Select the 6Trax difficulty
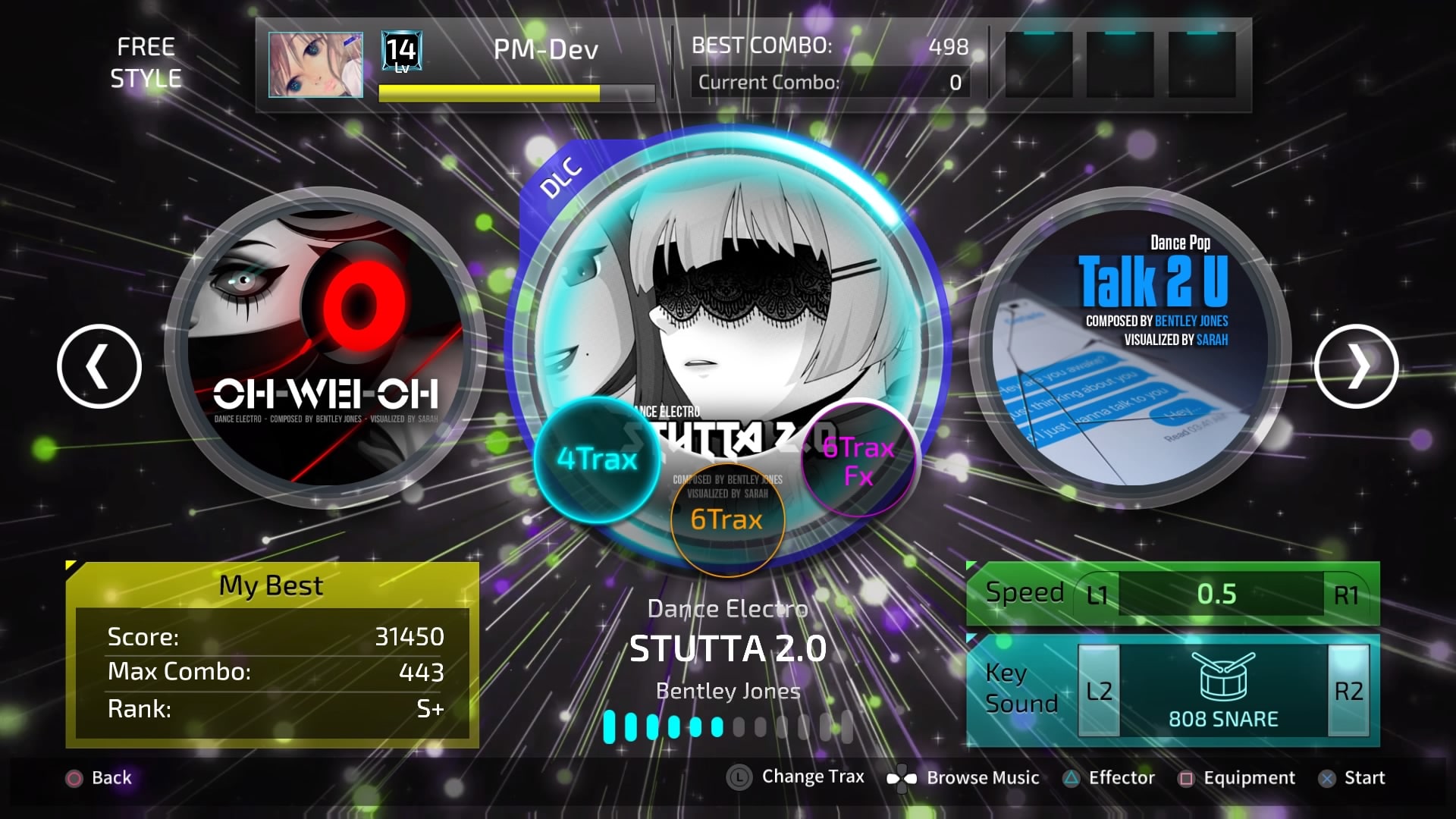1456x819 pixels. 726,520
